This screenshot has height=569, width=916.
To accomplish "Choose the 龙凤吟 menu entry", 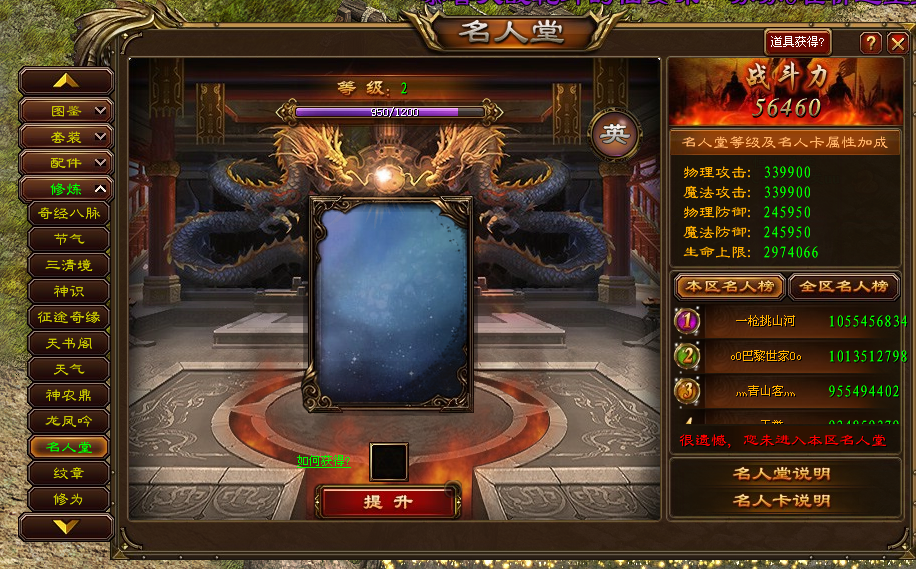I will 68,421.
